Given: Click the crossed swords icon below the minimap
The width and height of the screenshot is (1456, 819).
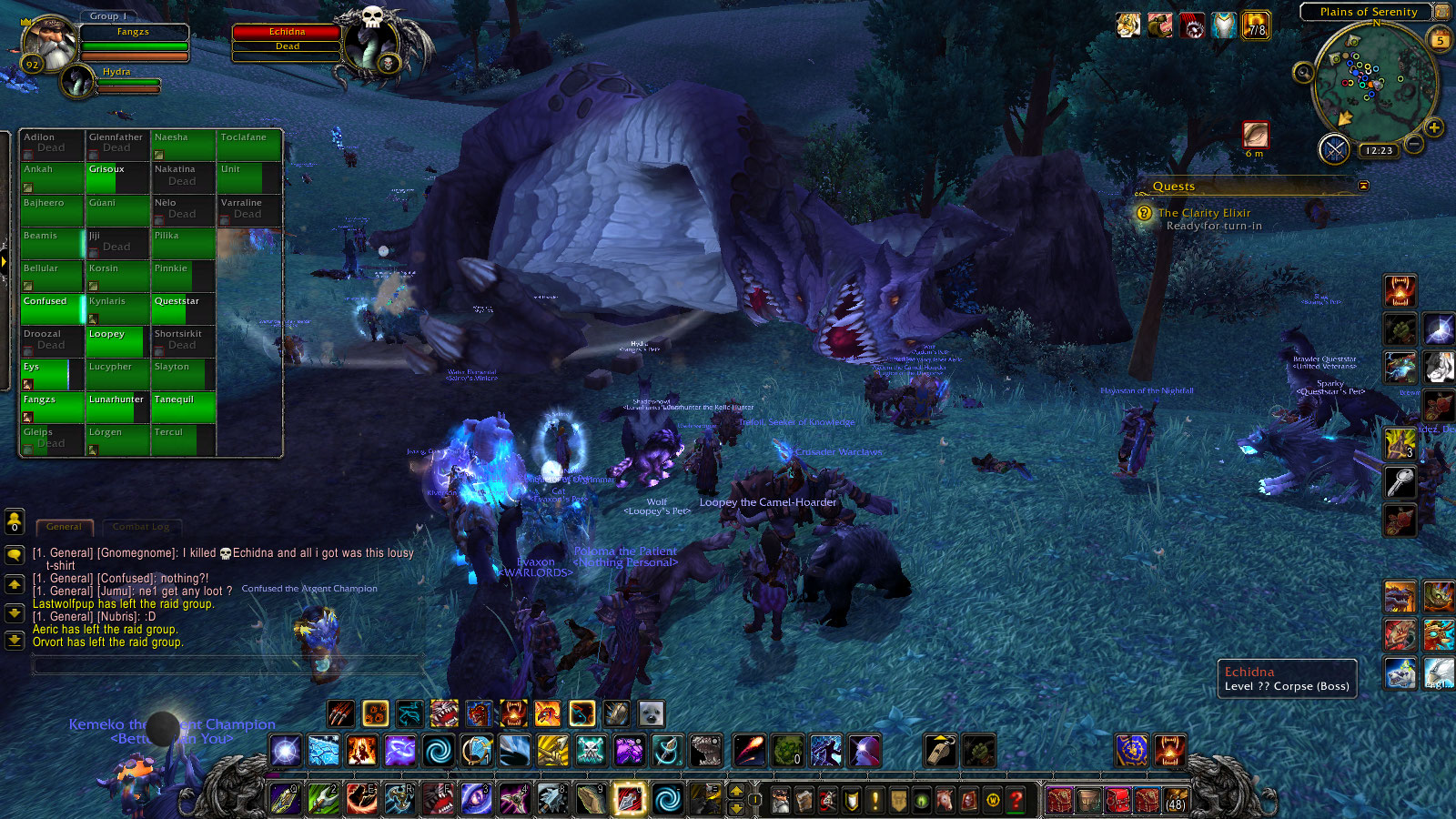Looking at the screenshot, I should 1335,150.
